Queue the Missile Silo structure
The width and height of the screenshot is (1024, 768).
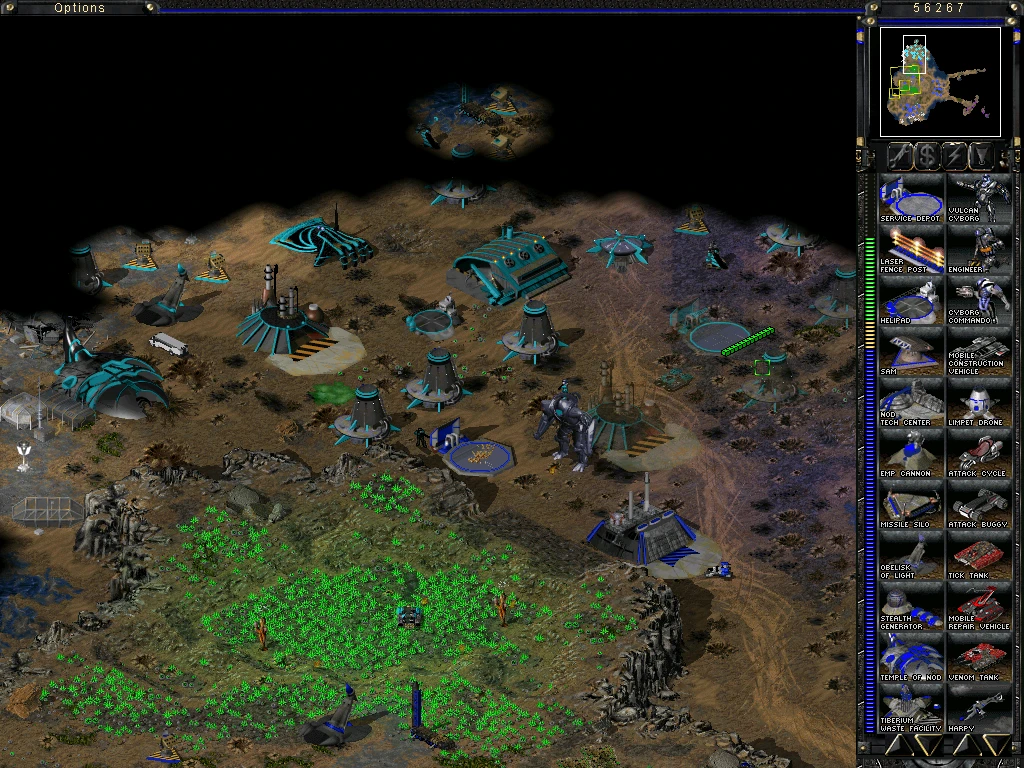[x=911, y=505]
